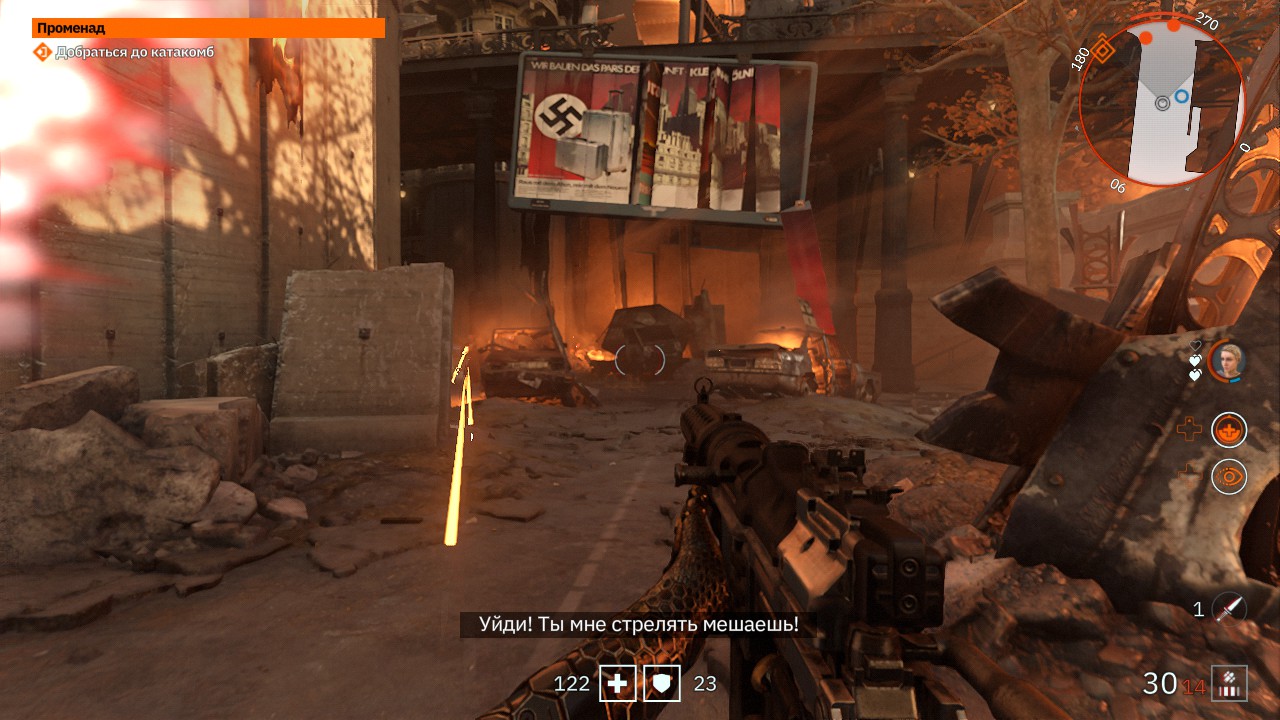Open the circular minimap
The width and height of the screenshot is (1280, 720).
[x=1161, y=102]
